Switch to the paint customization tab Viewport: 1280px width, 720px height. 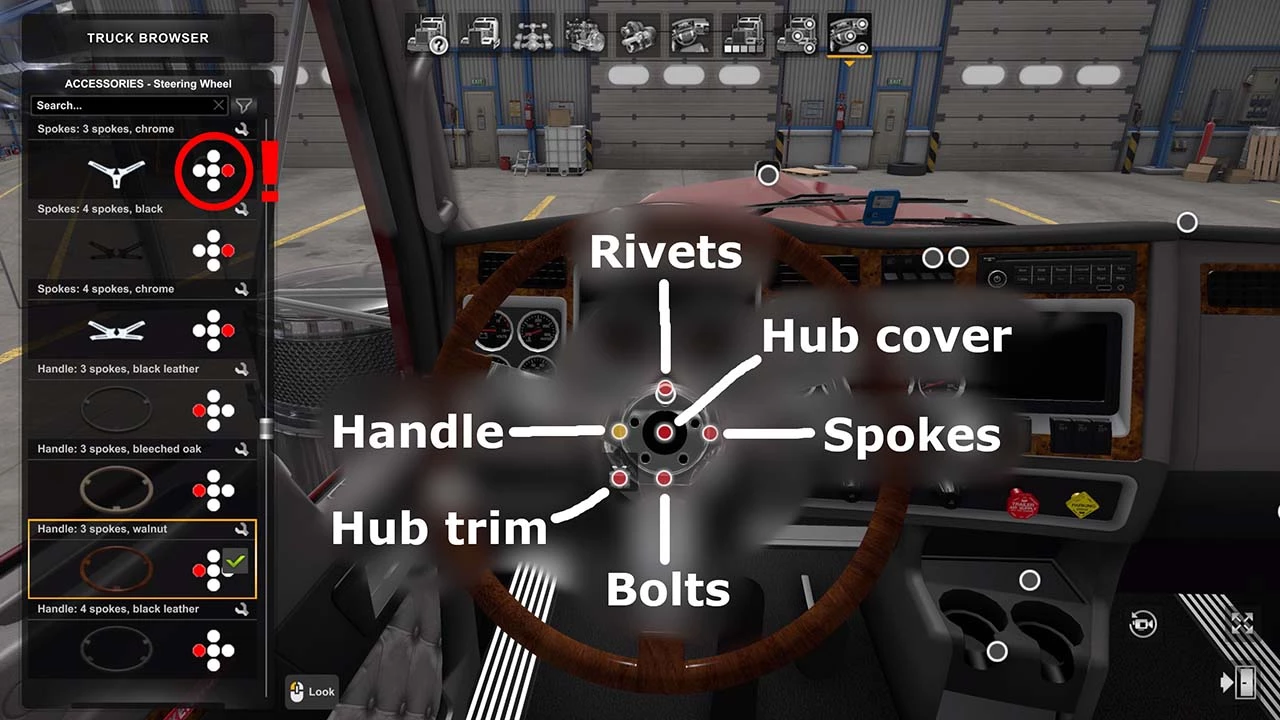744,32
